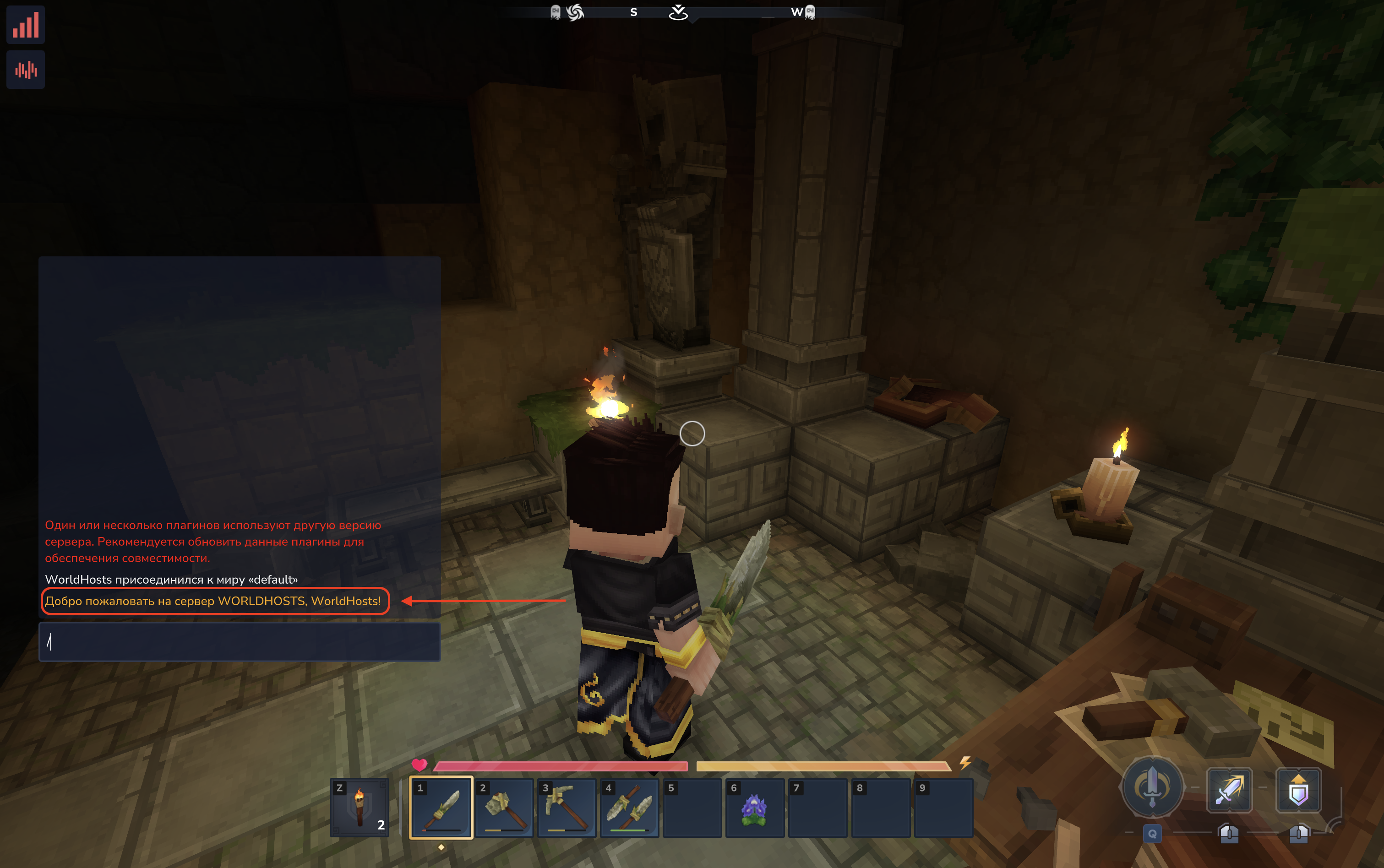Click the sword thrust attack icon
Viewport: 1384px width, 868px height.
pyautogui.click(x=1229, y=790)
